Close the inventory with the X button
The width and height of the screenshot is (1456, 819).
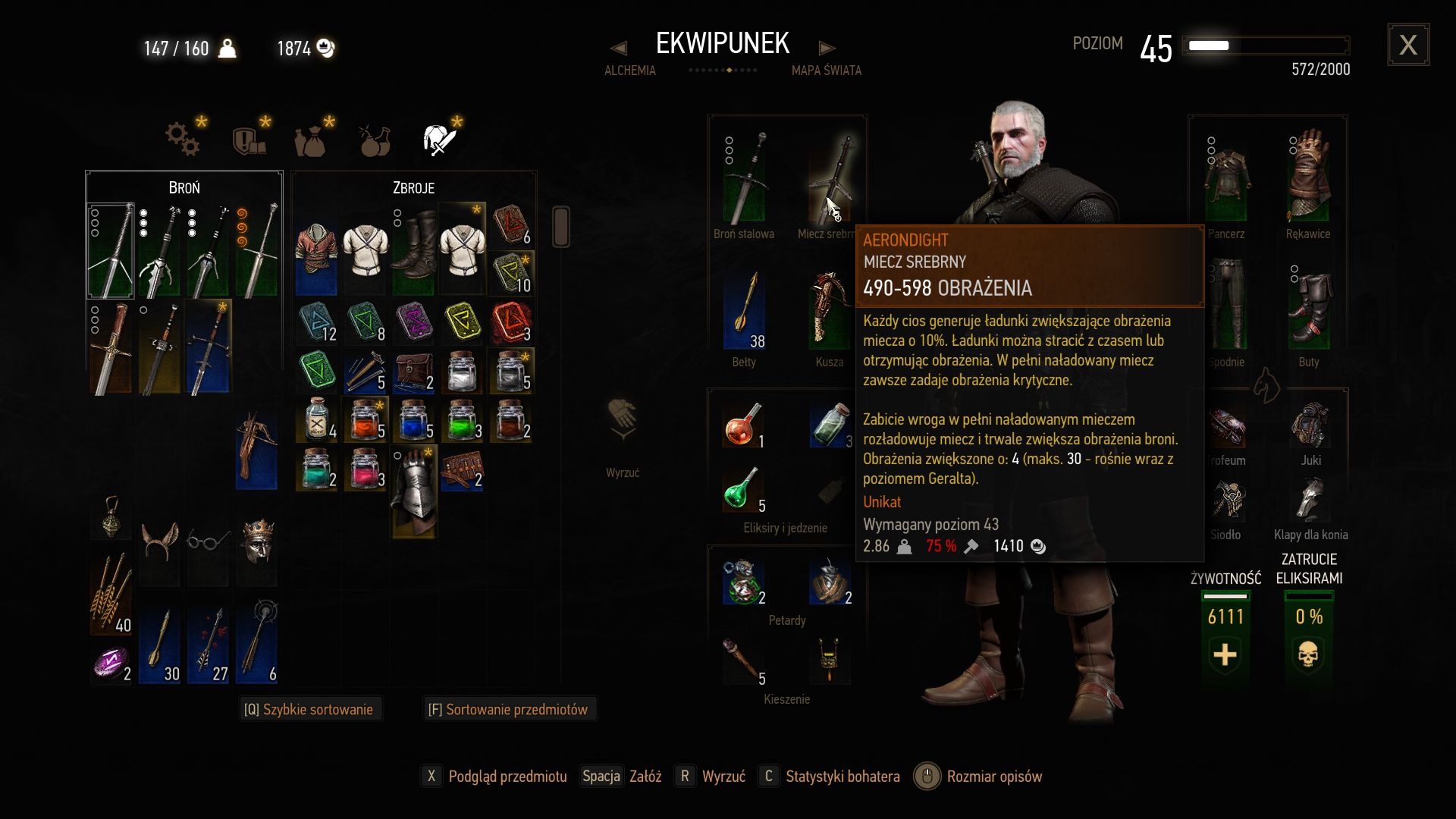[1408, 45]
